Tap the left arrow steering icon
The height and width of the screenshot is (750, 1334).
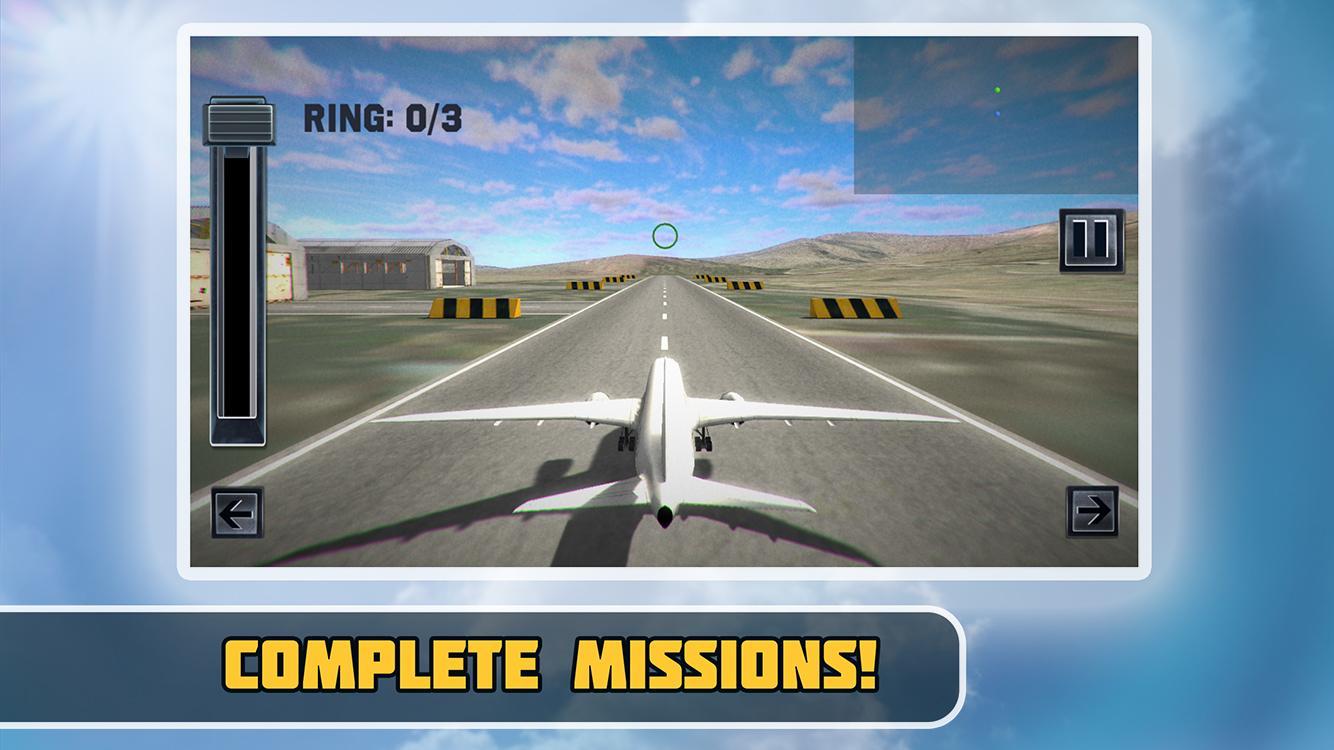(236, 511)
